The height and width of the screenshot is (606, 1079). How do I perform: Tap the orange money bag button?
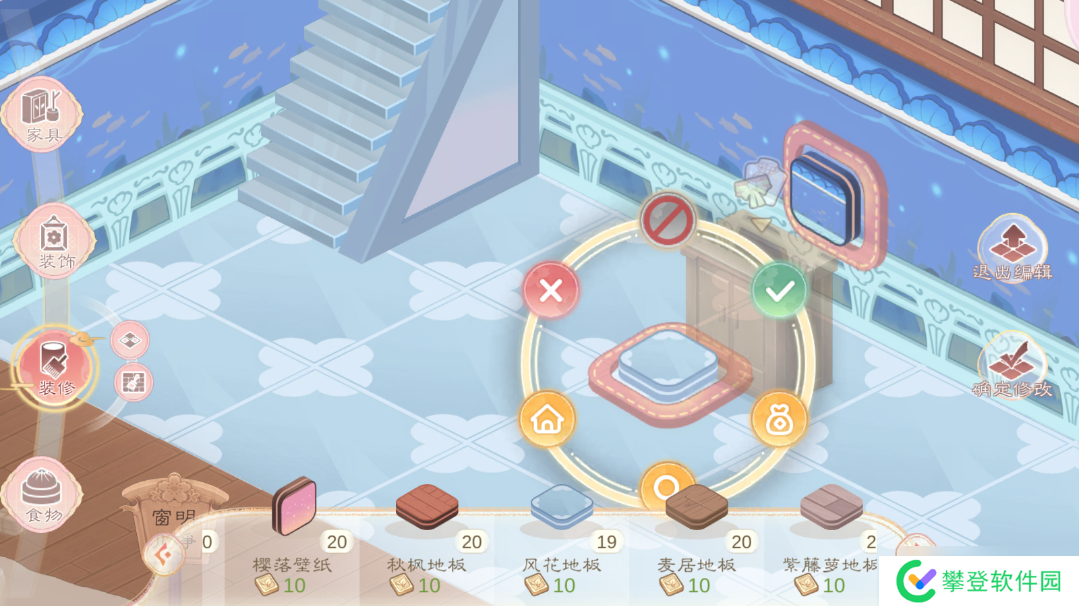coord(779,419)
